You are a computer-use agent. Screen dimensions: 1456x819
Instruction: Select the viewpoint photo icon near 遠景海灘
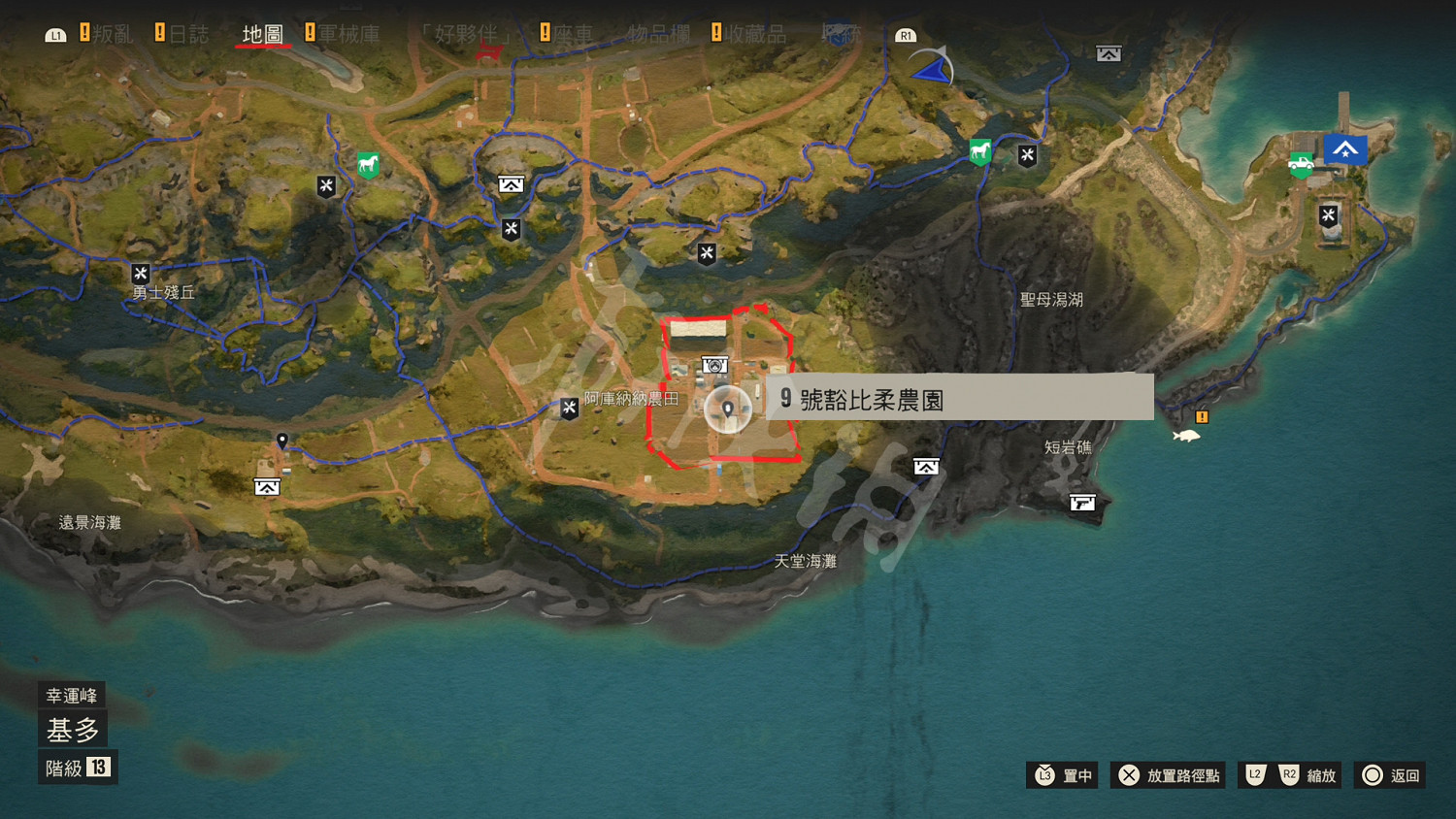265,485
